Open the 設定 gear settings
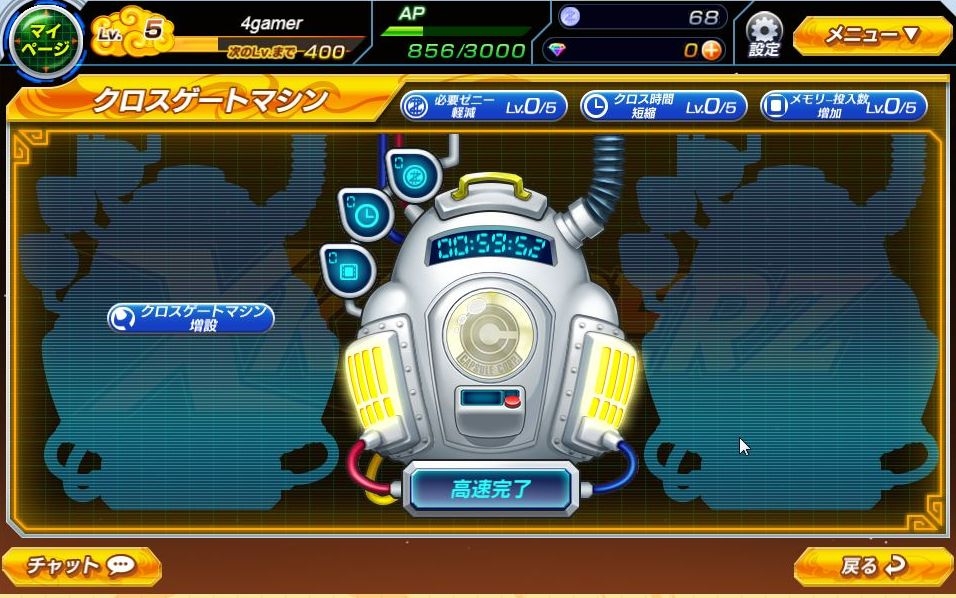Screen dimensions: 956x598 pyautogui.click(x=764, y=36)
